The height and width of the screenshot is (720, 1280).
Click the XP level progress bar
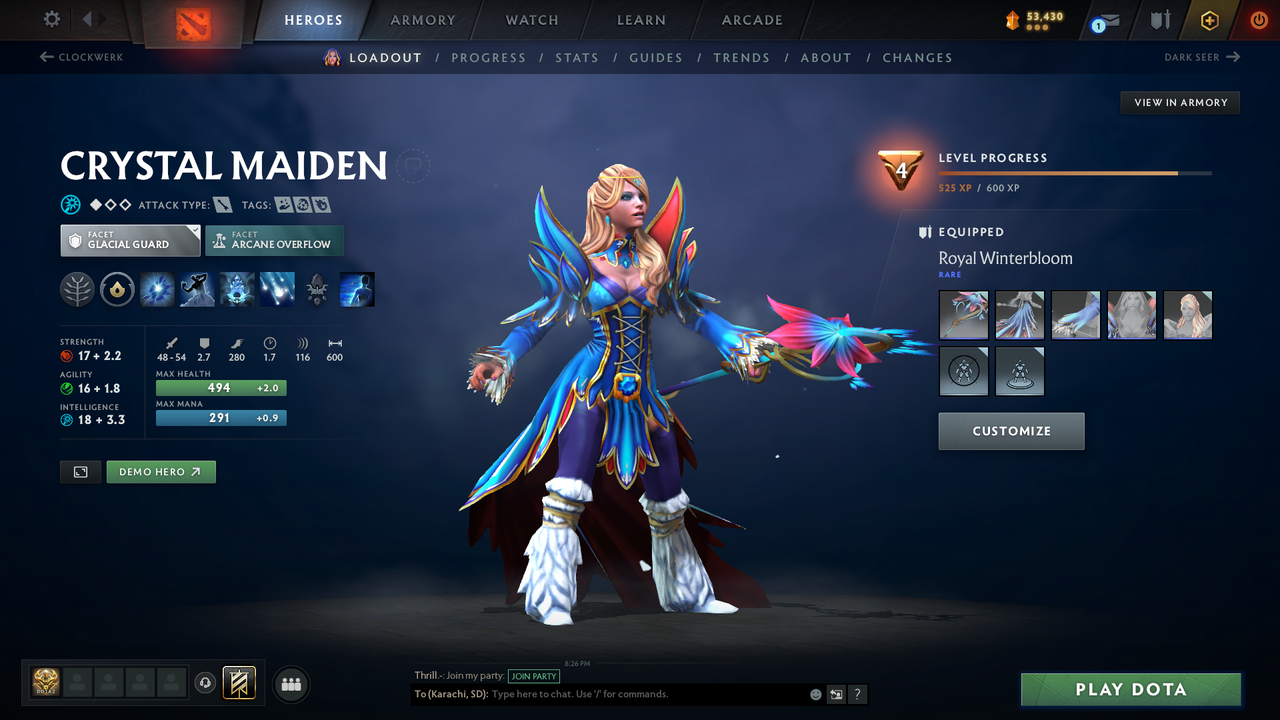[x=1075, y=172]
